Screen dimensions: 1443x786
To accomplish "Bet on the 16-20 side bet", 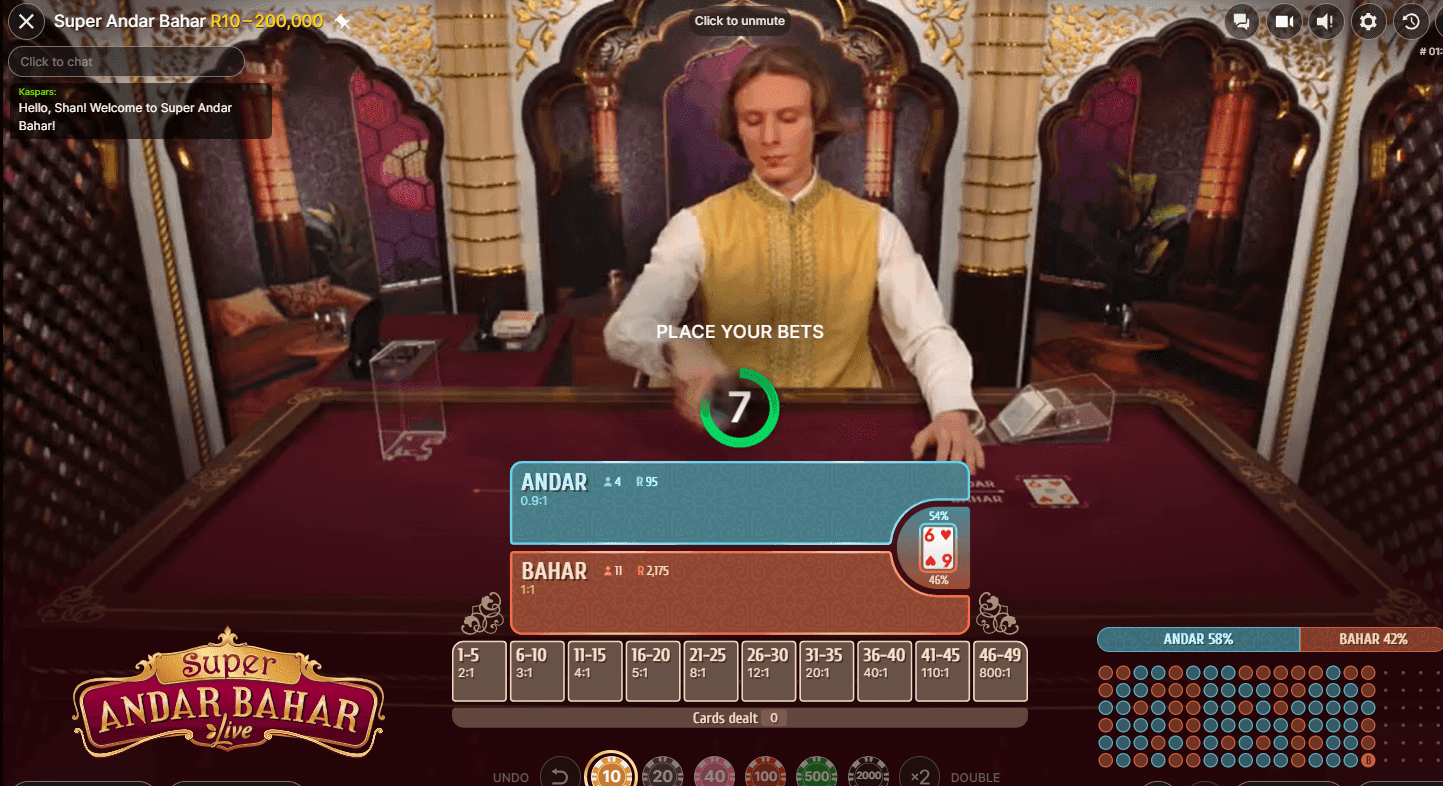I will [653, 670].
